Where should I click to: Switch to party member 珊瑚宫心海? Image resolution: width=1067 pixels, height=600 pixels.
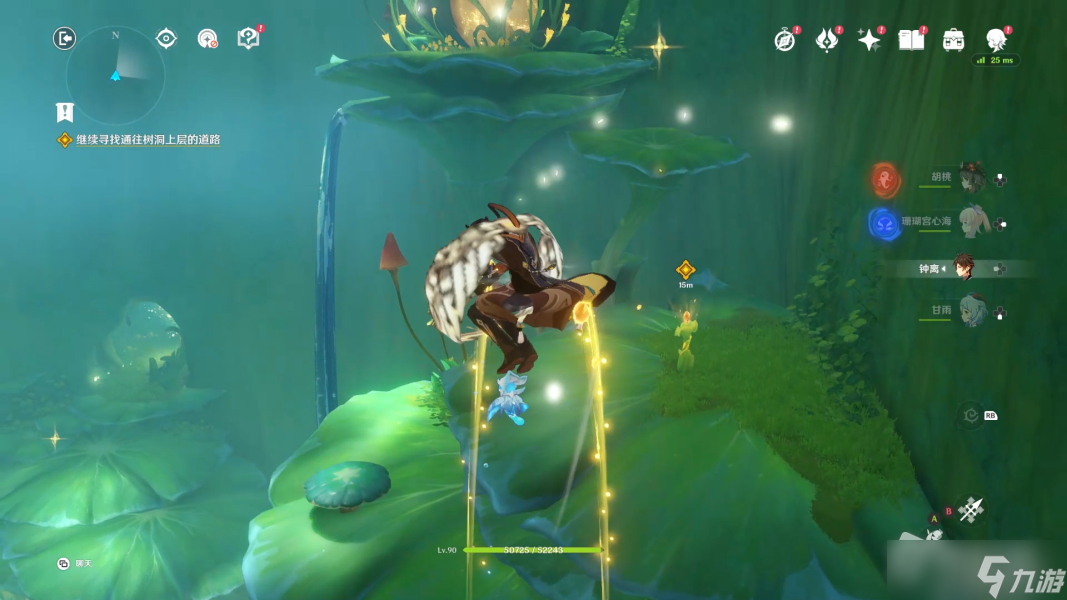tap(971, 222)
